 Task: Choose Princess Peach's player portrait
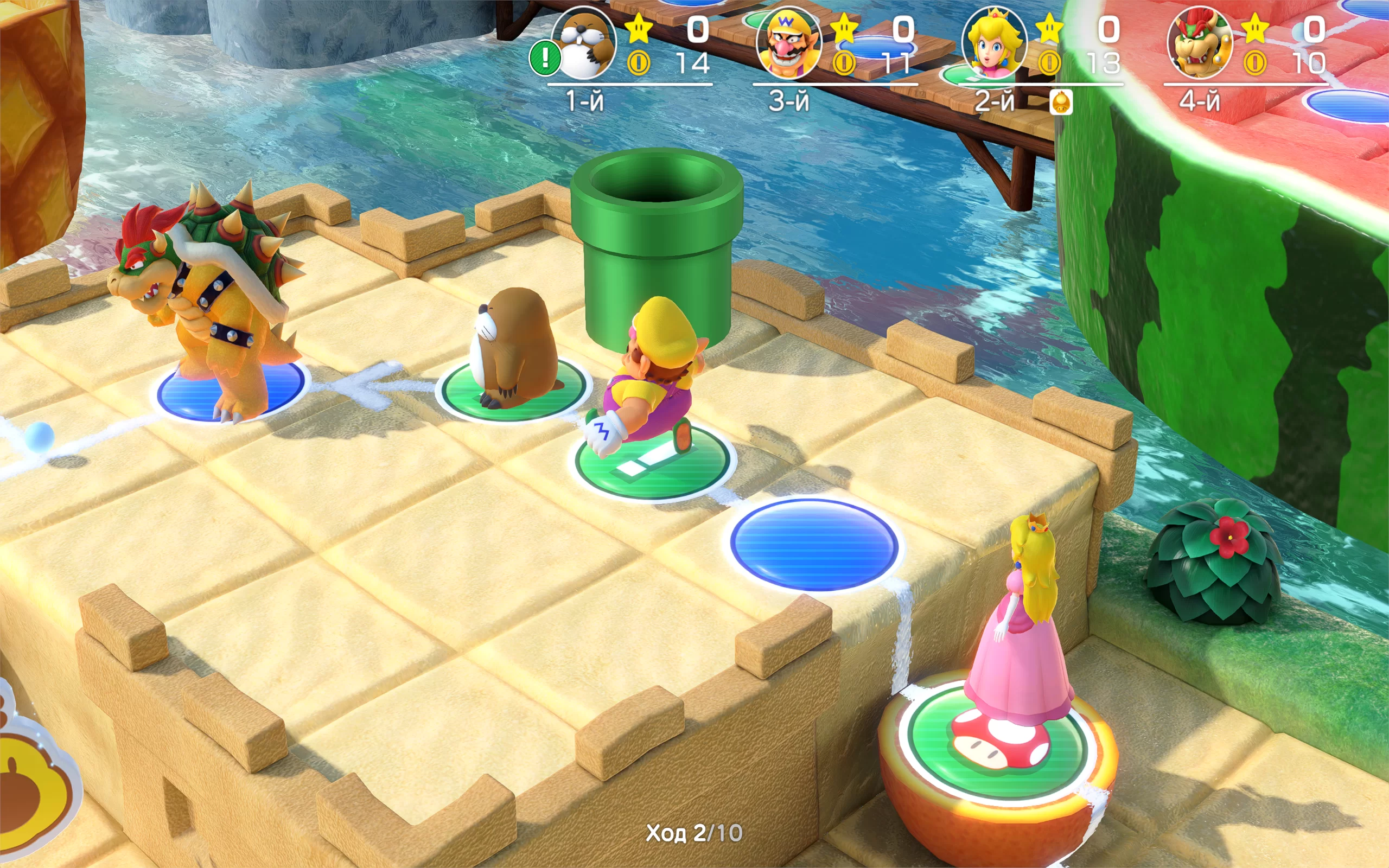pyautogui.click(x=994, y=43)
